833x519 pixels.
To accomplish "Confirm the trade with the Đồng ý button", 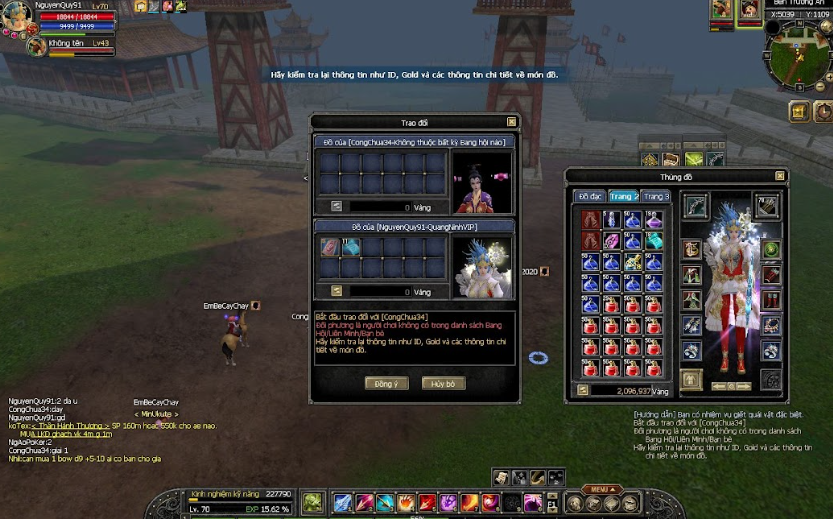I will [x=386, y=383].
